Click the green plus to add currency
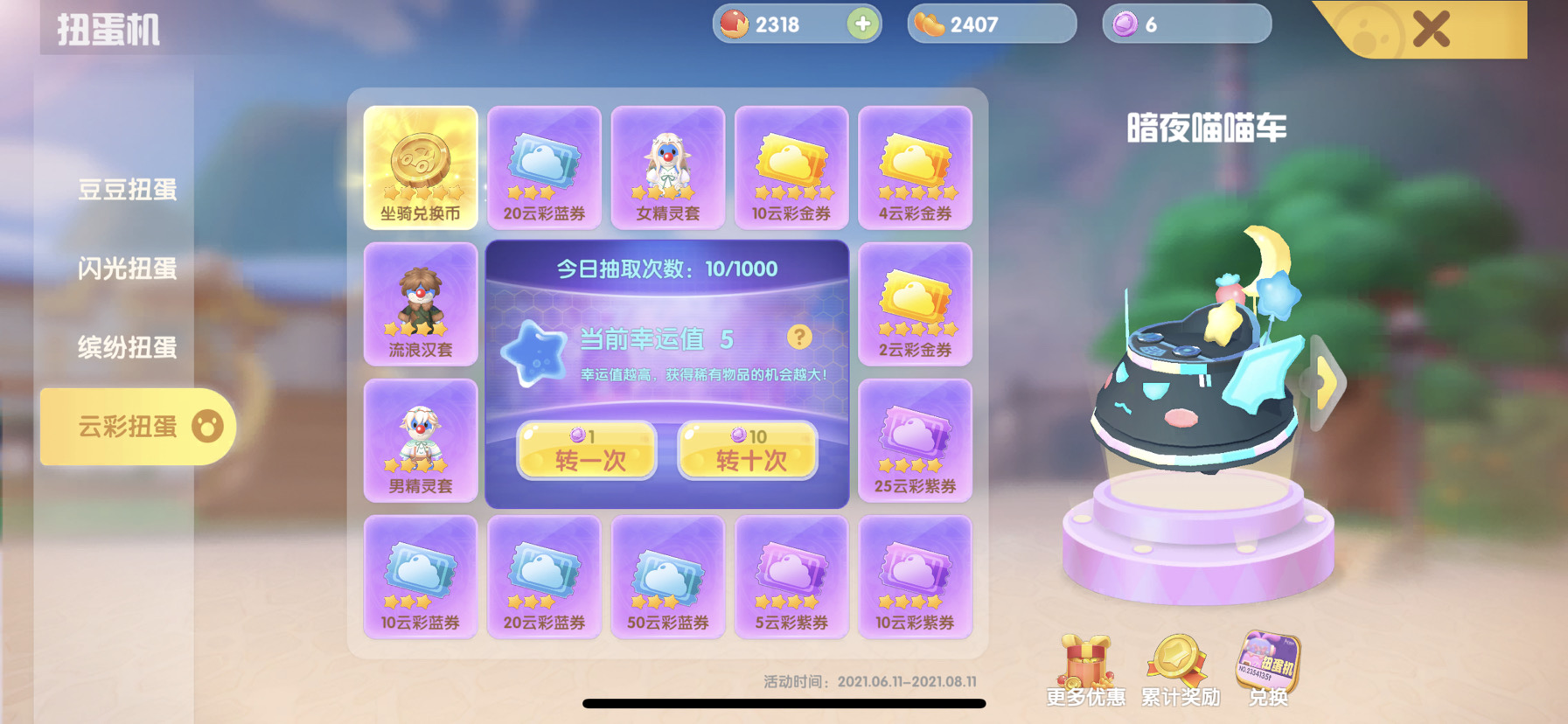The image size is (1568, 724). (861, 24)
